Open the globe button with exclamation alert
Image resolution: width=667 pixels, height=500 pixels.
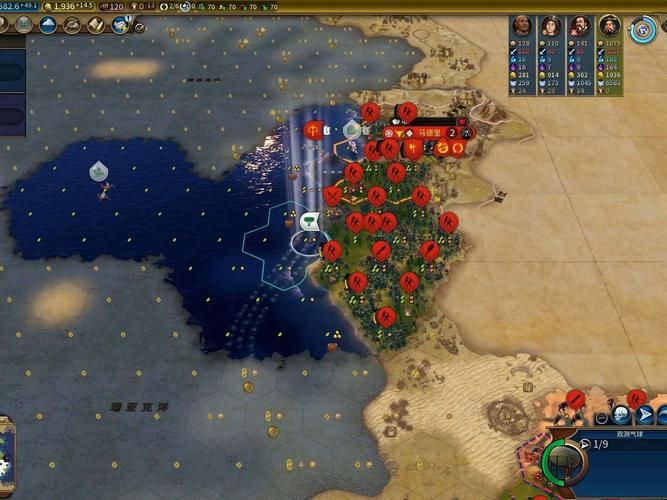click(122, 24)
